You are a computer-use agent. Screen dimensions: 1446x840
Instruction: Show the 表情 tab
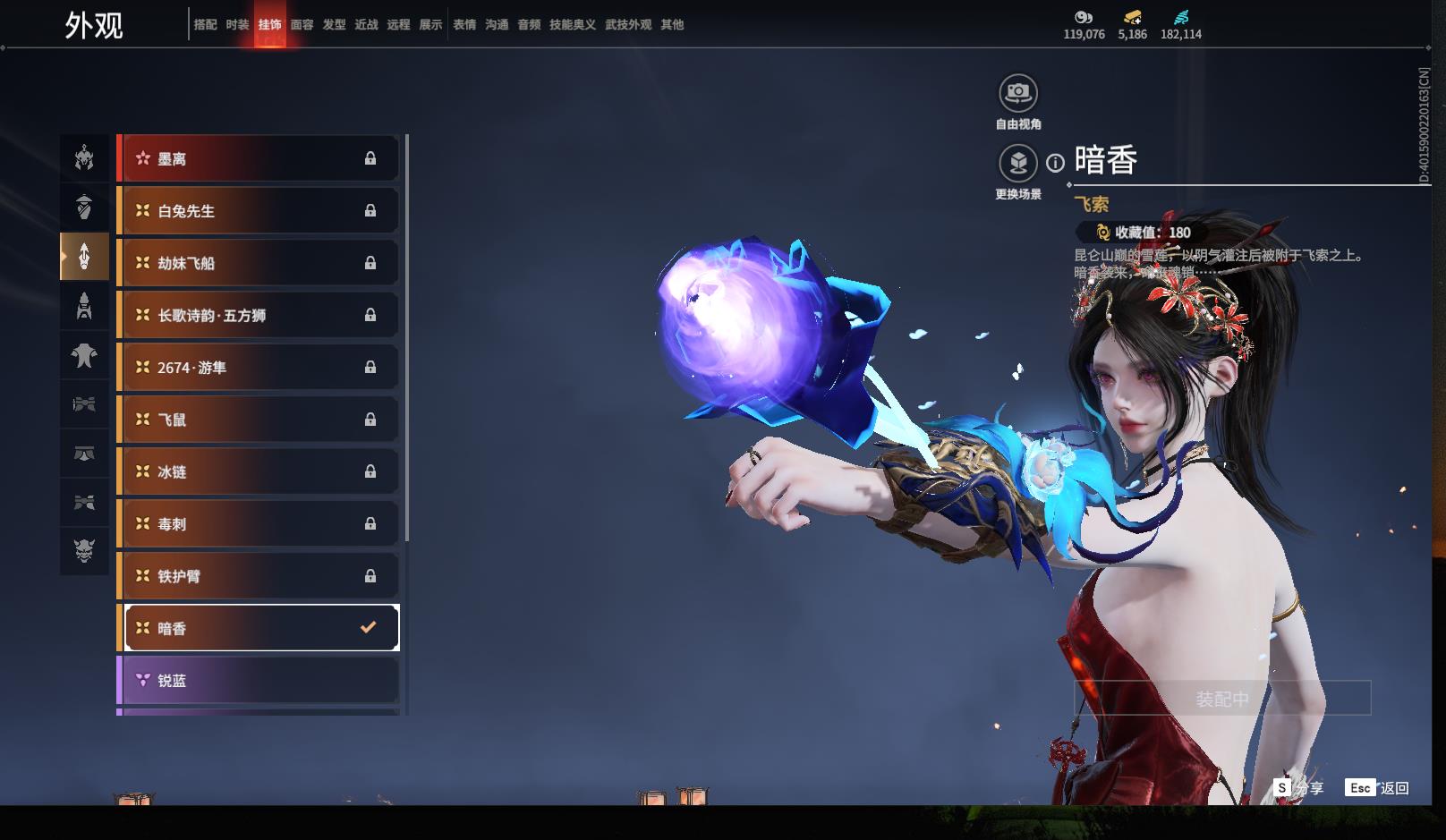(x=464, y=25)
